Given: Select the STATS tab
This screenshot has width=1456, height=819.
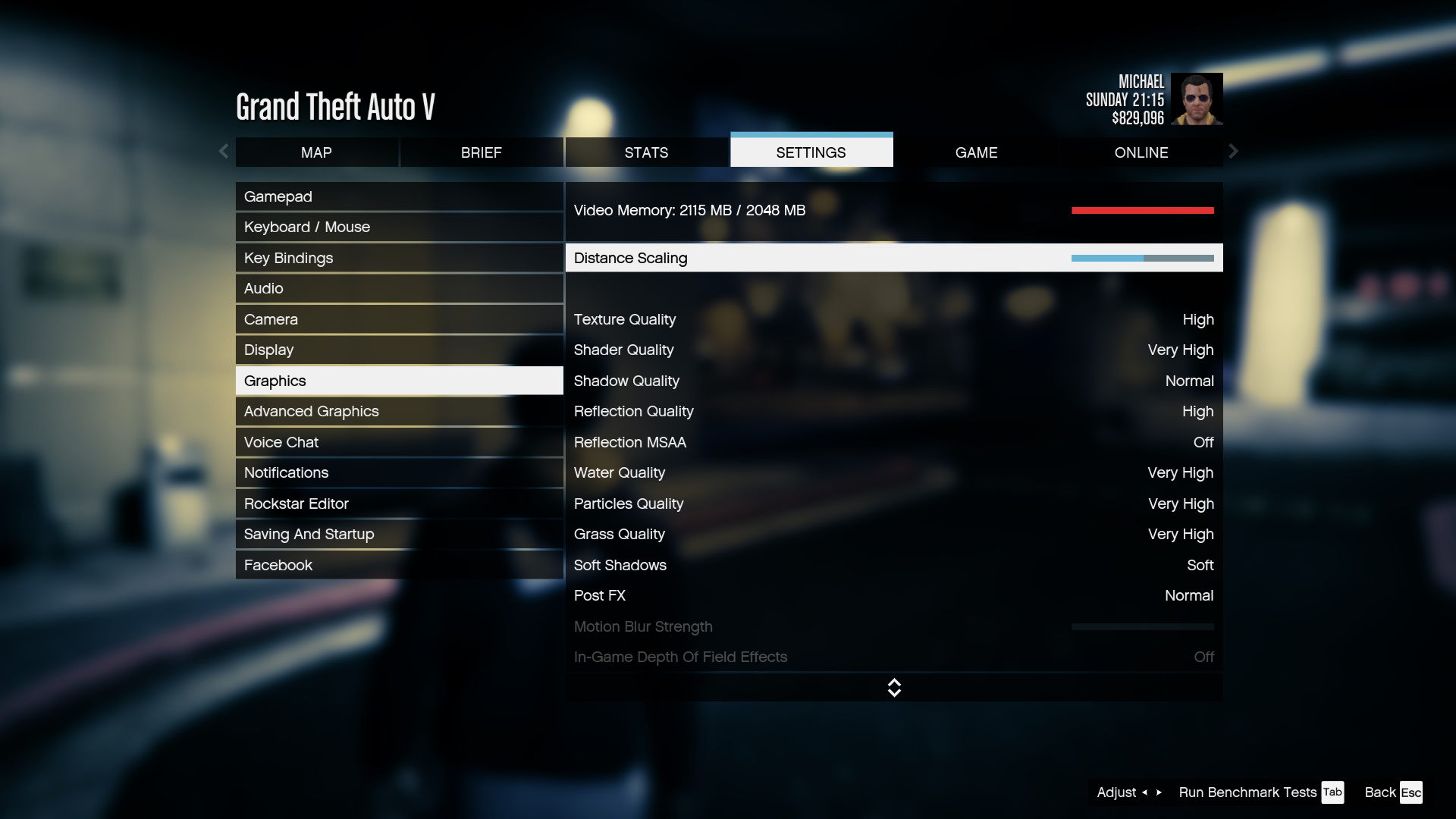Looking at the screenshot, I should pos(646,152).
